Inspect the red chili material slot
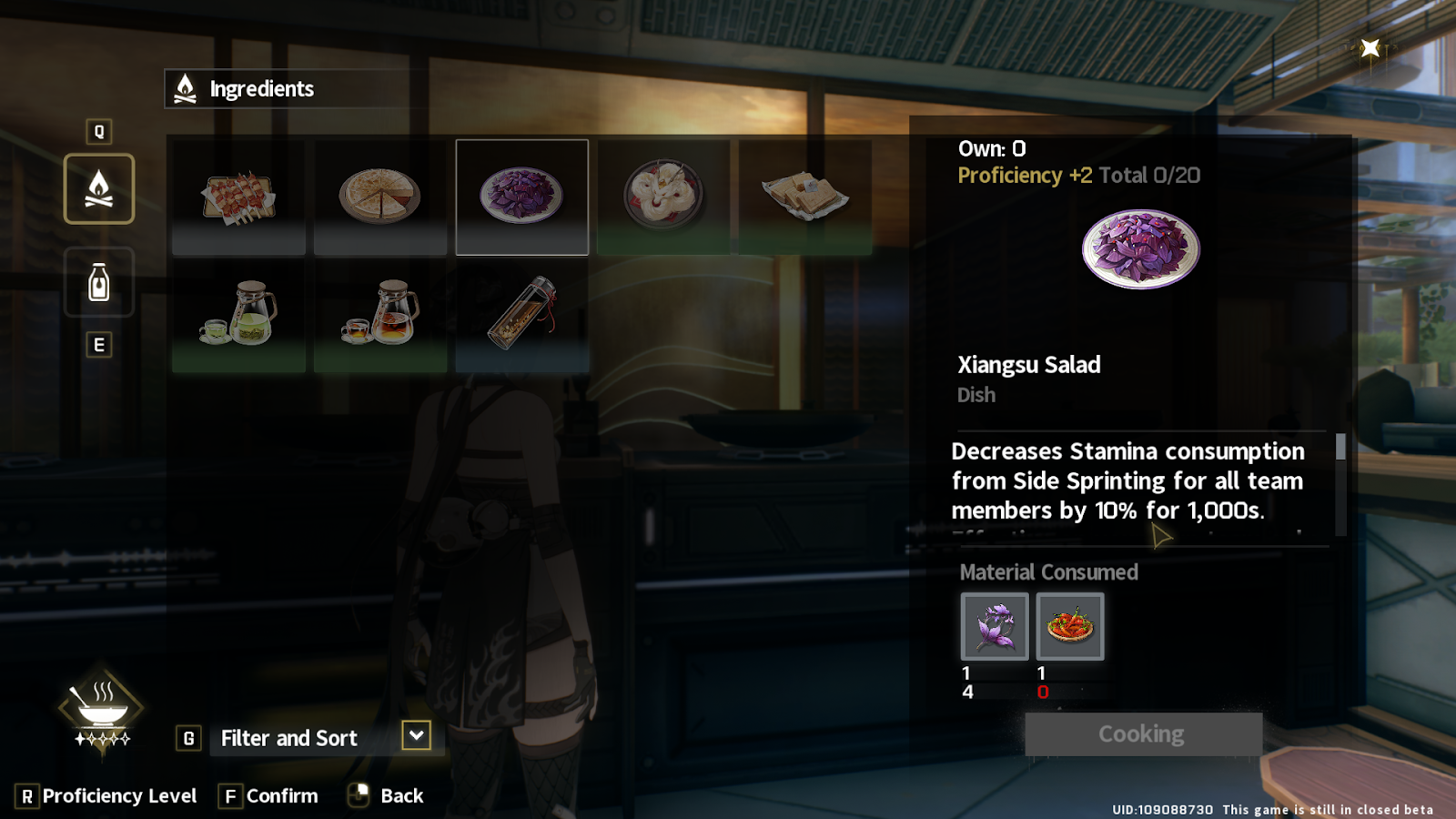 click(1070, 626)
